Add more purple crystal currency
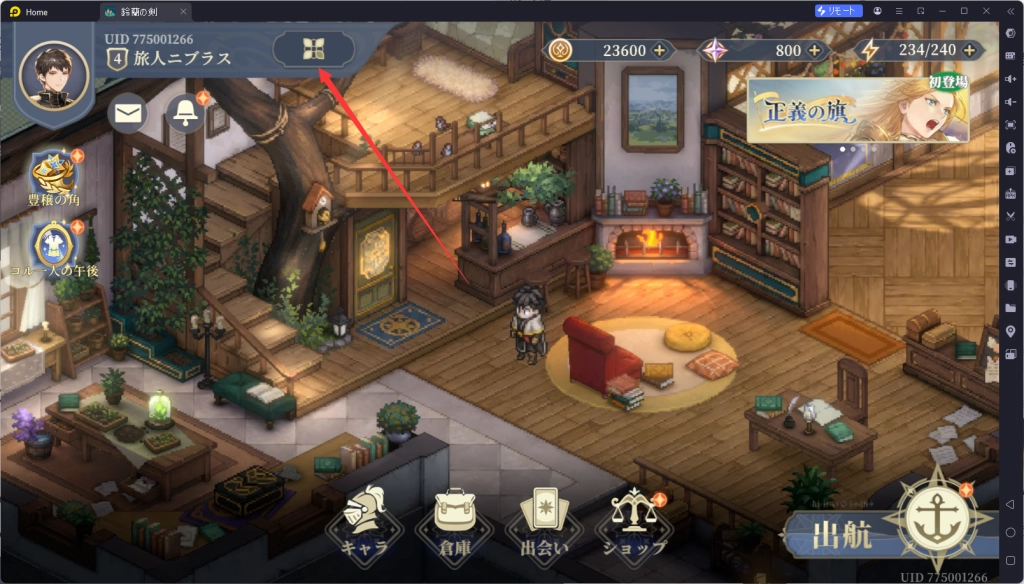Screen dimensions: 1024x584 click(x=814, y=50)
